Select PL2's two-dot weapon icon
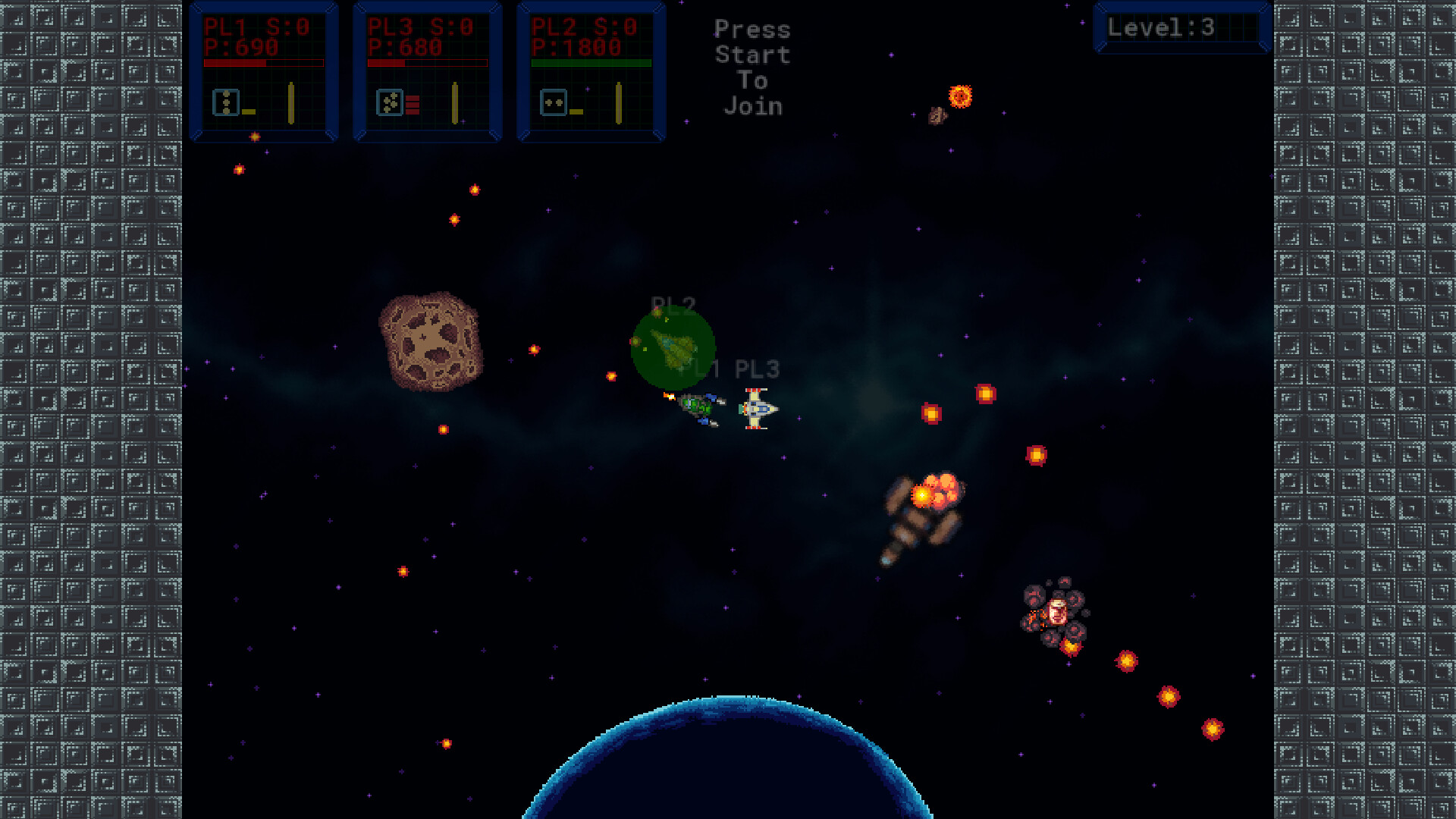Screen dimensions: 1456x819 point(554,102)
